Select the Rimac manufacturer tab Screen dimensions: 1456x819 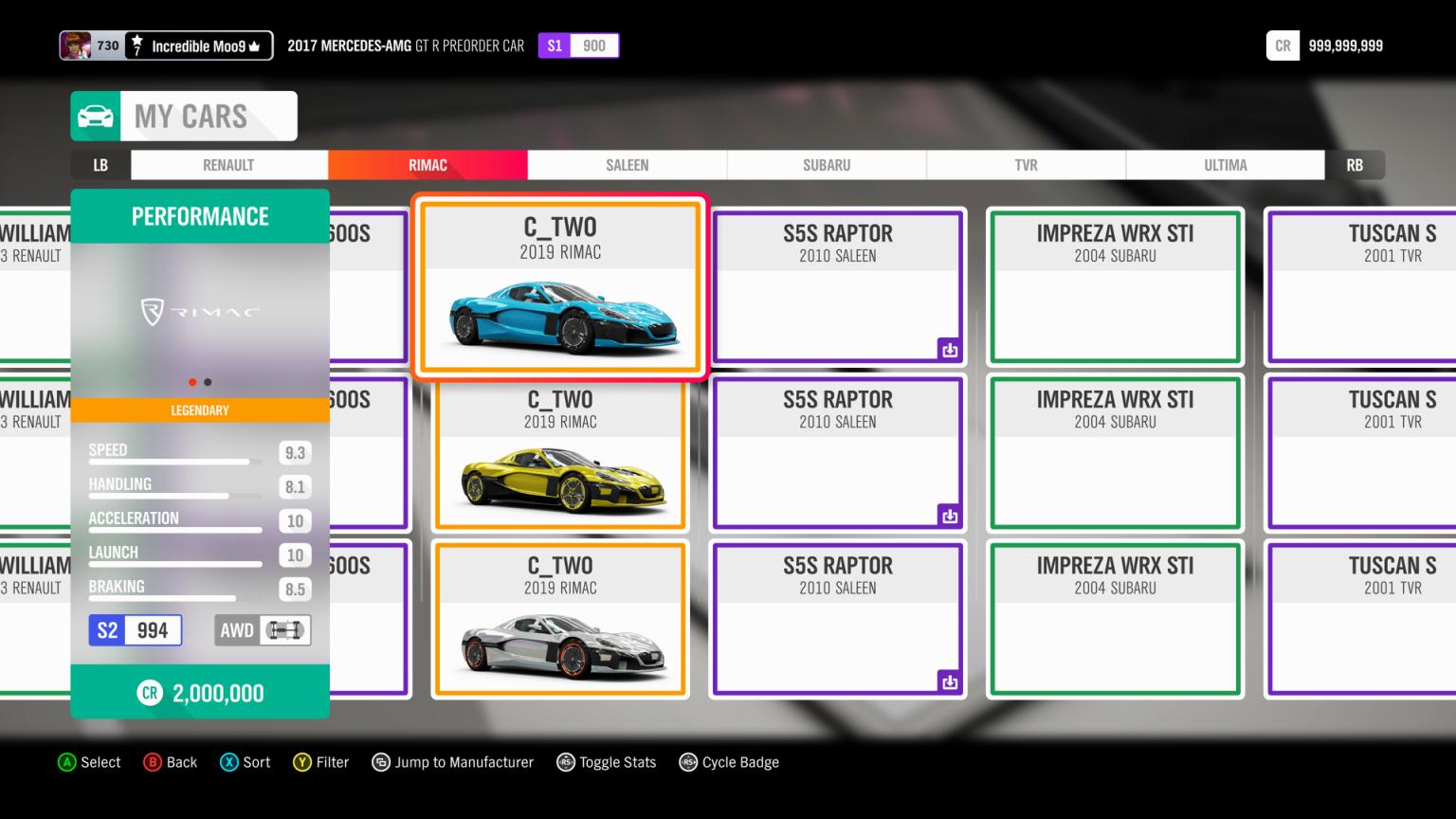point(428,165)
